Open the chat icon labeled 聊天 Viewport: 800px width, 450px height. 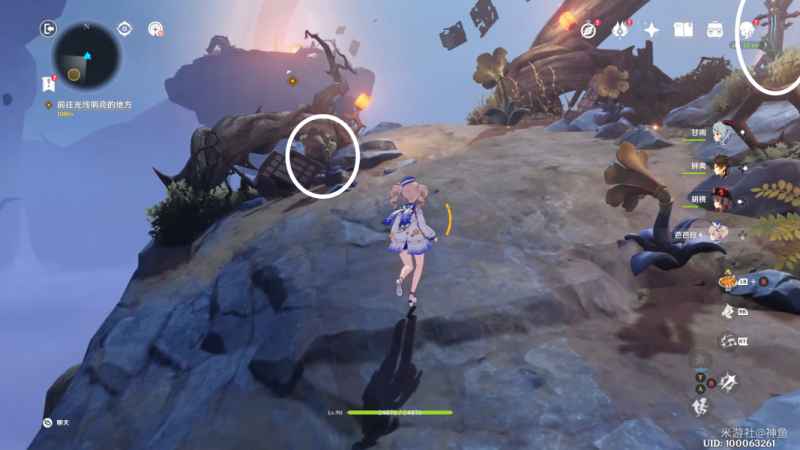coord(47,423)
